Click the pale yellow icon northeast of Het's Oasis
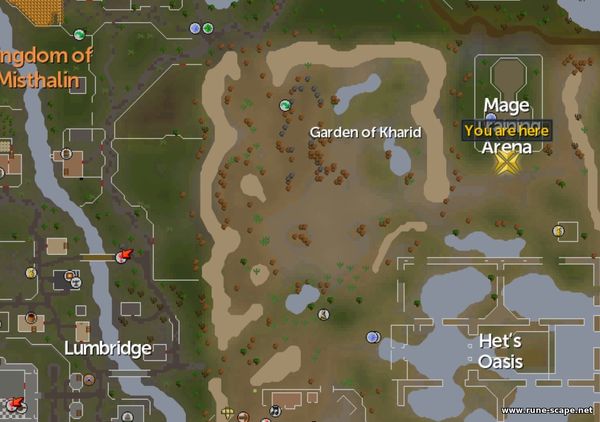Viewport: 600px width, 422px height. (x=558, y=231)
